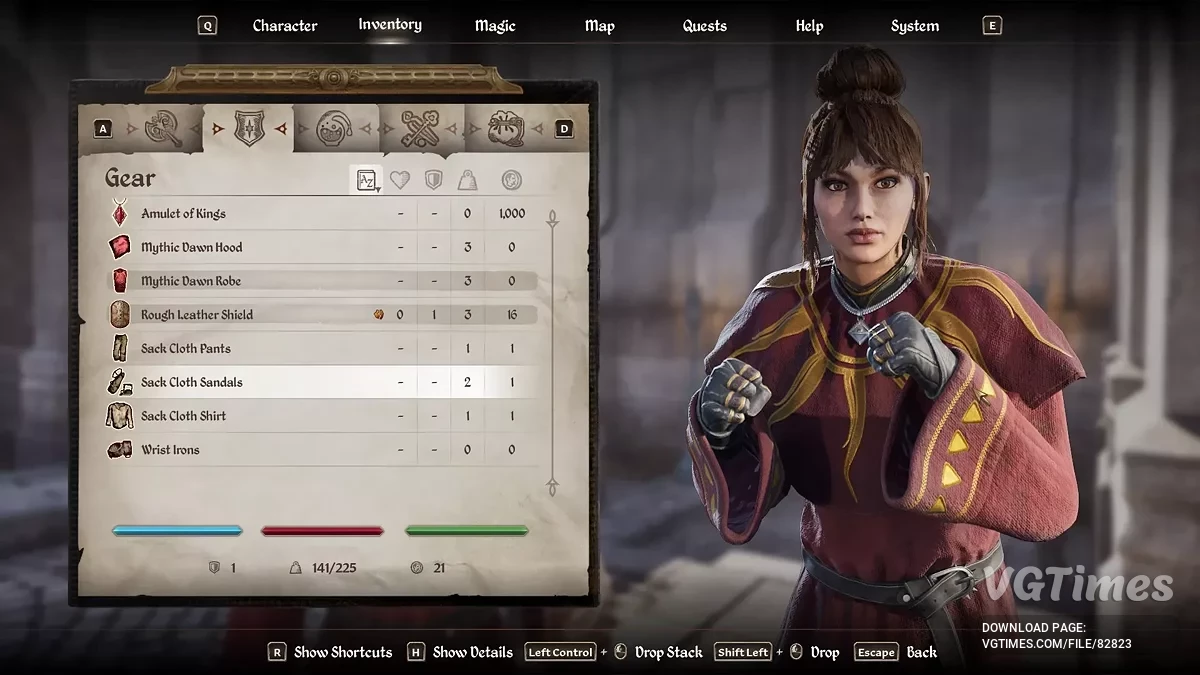Select the Amulet of Kings row
The height and width of the screenshot is (675, 1200).
pos(184,214)
